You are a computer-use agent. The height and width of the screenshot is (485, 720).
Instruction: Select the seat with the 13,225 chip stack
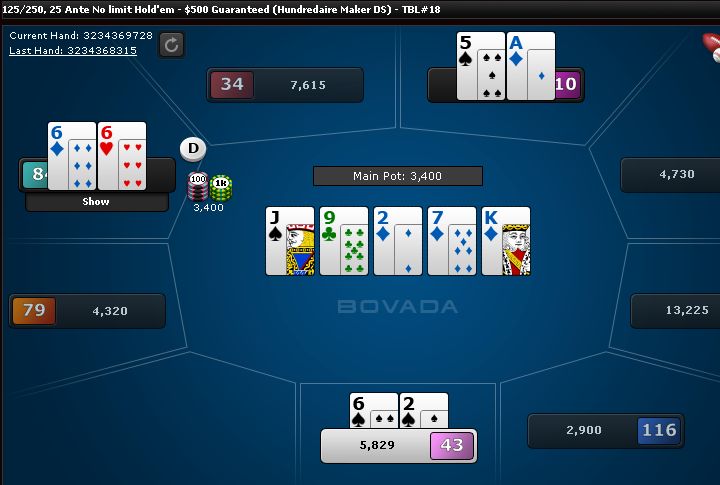(x=675, y=311)
